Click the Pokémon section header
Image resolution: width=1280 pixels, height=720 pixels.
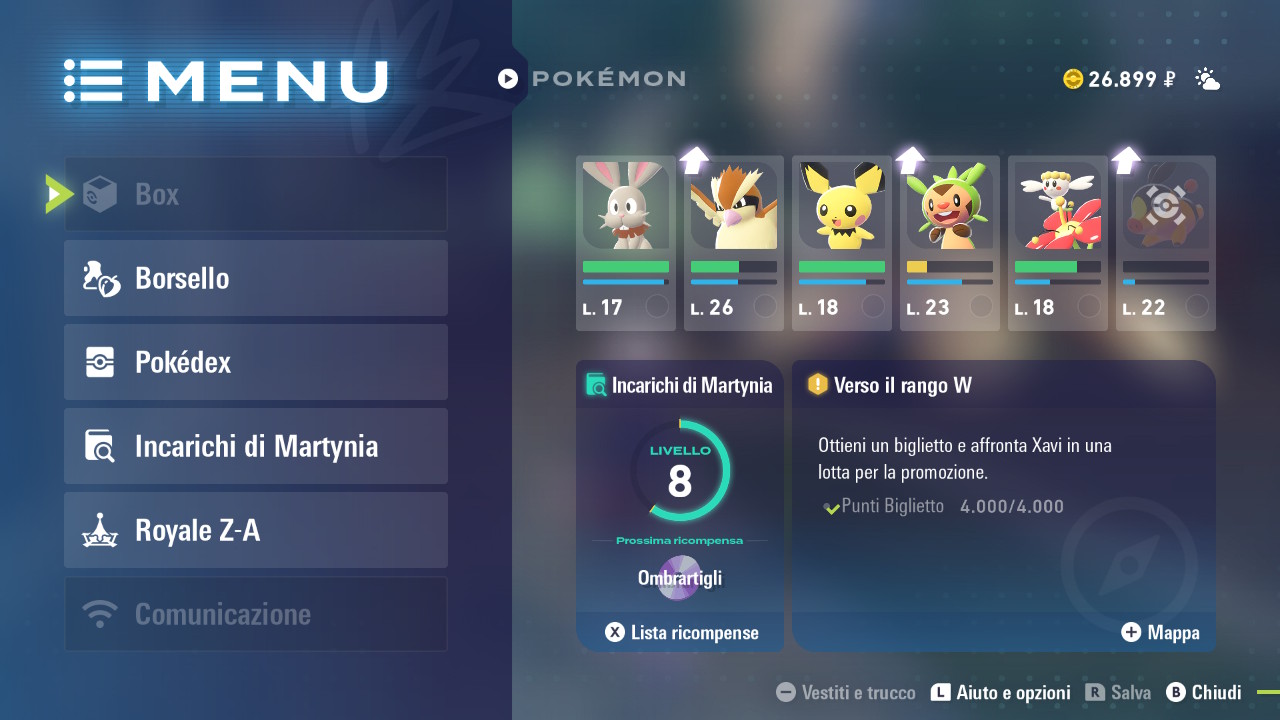592,78
